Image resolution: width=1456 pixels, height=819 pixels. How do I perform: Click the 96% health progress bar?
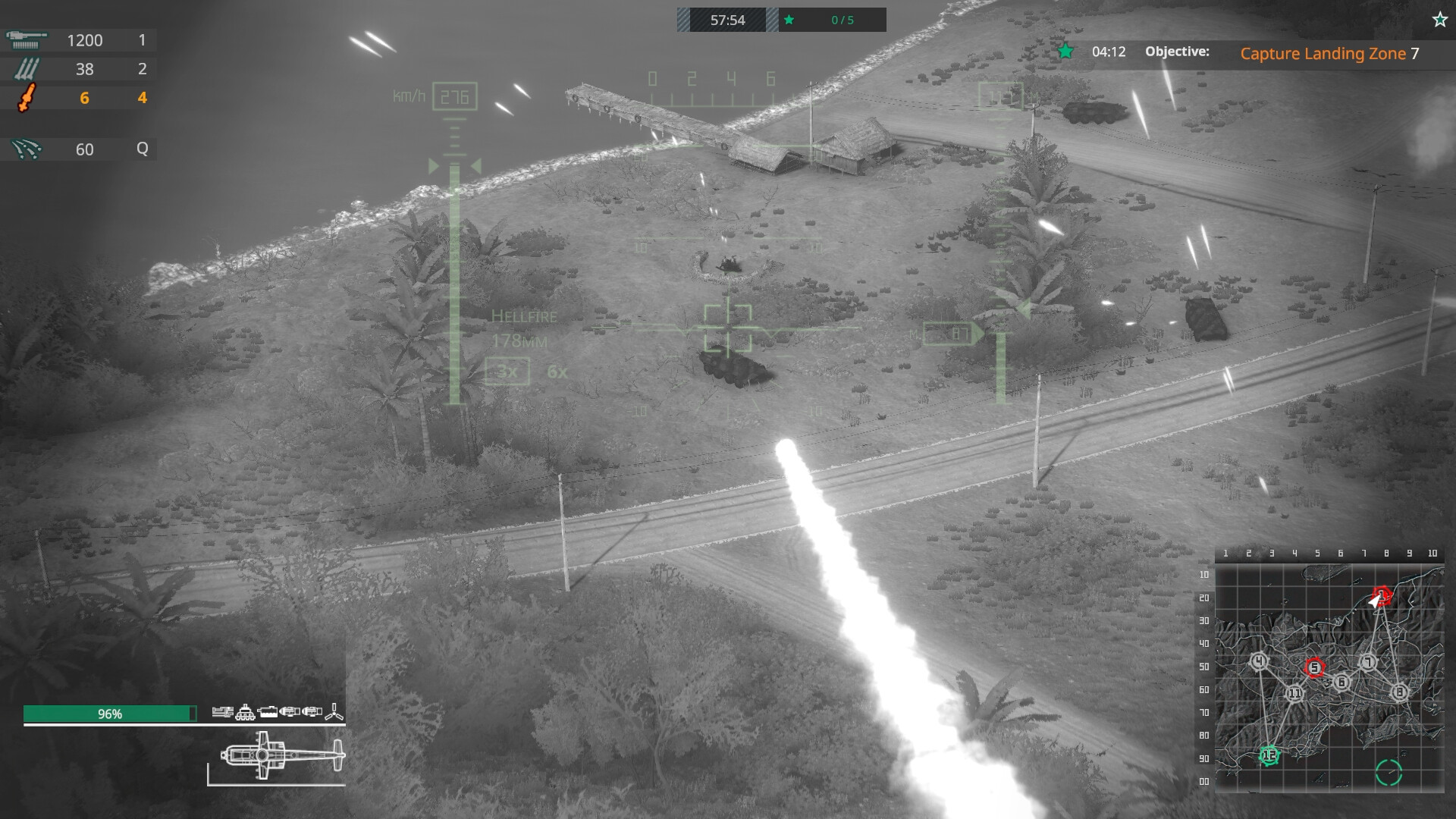pos(110,713)
